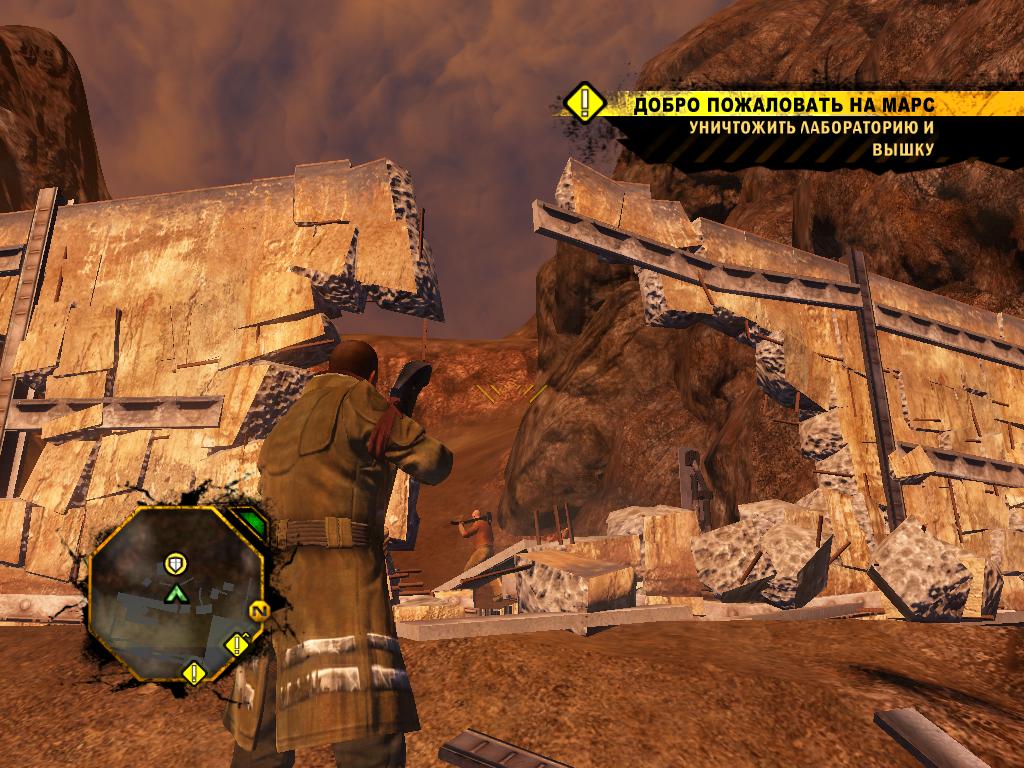
Task: Select the objective marker beside the N badge
Action: [x=237, y=644]
